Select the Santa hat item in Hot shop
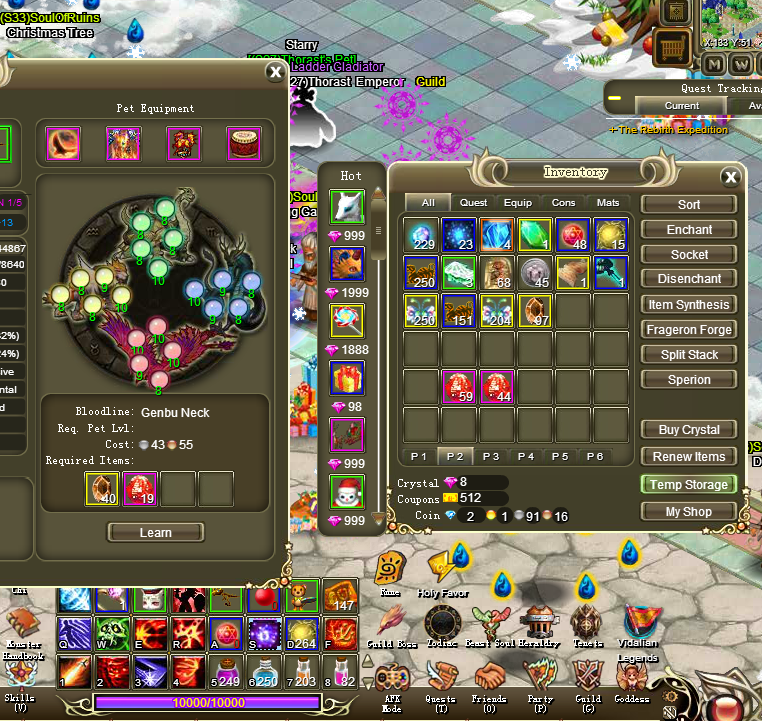Image resolution: width=762 pixels, height=721 pixels. click(x=347, y=492)
